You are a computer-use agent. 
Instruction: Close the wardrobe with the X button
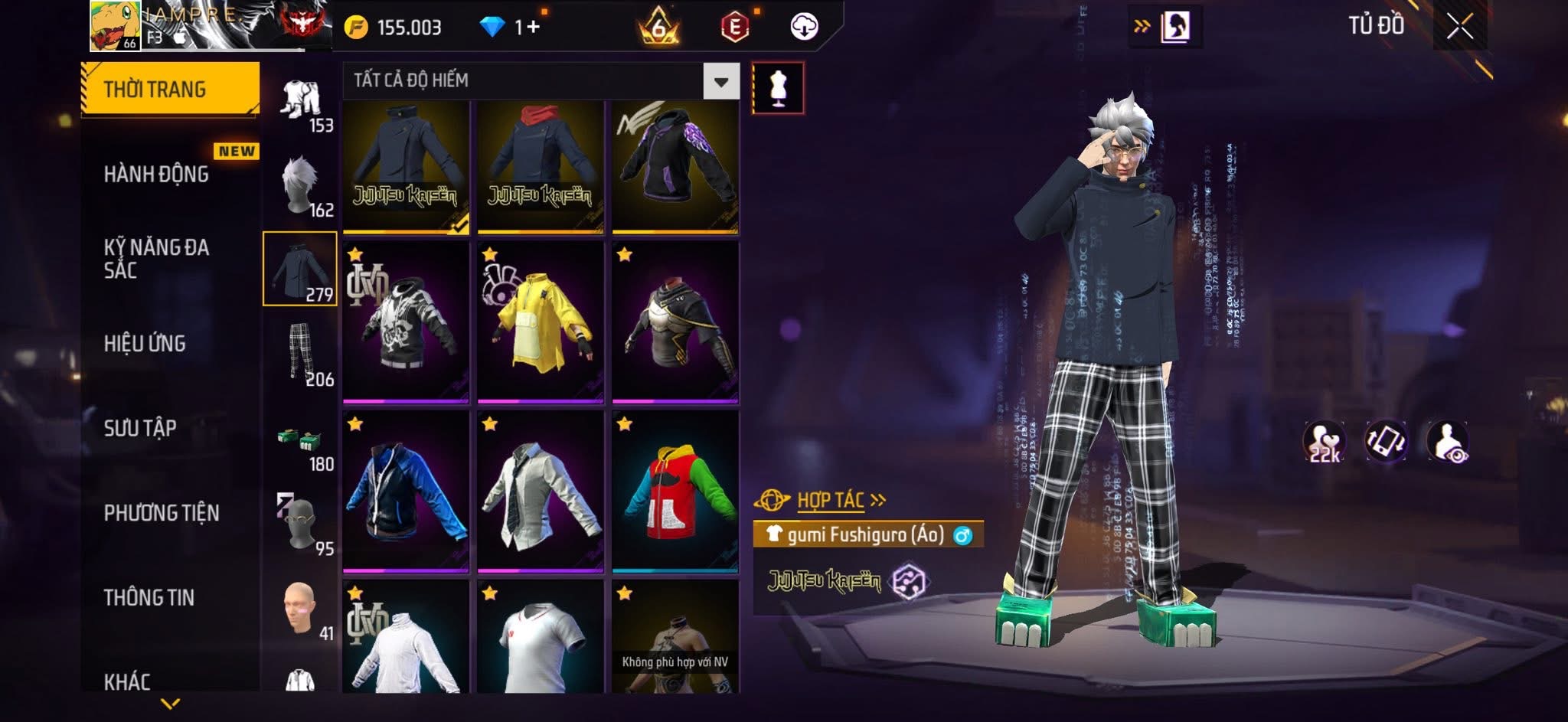[1459, 27]
